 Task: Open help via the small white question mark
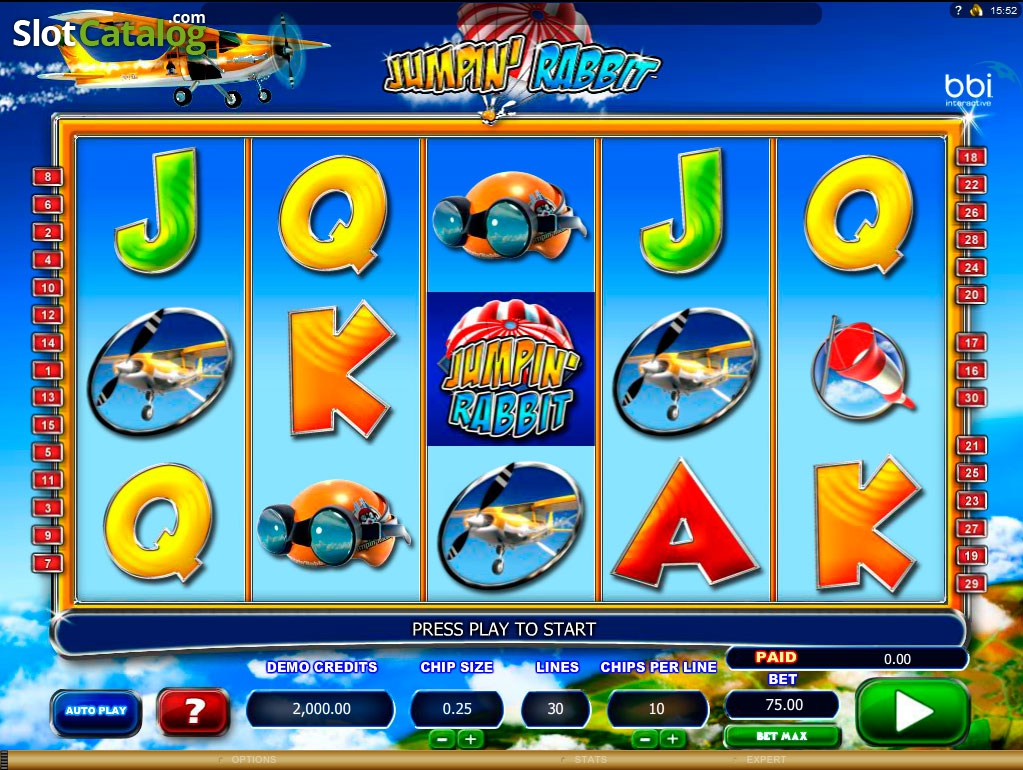click(x=958, y=11)
